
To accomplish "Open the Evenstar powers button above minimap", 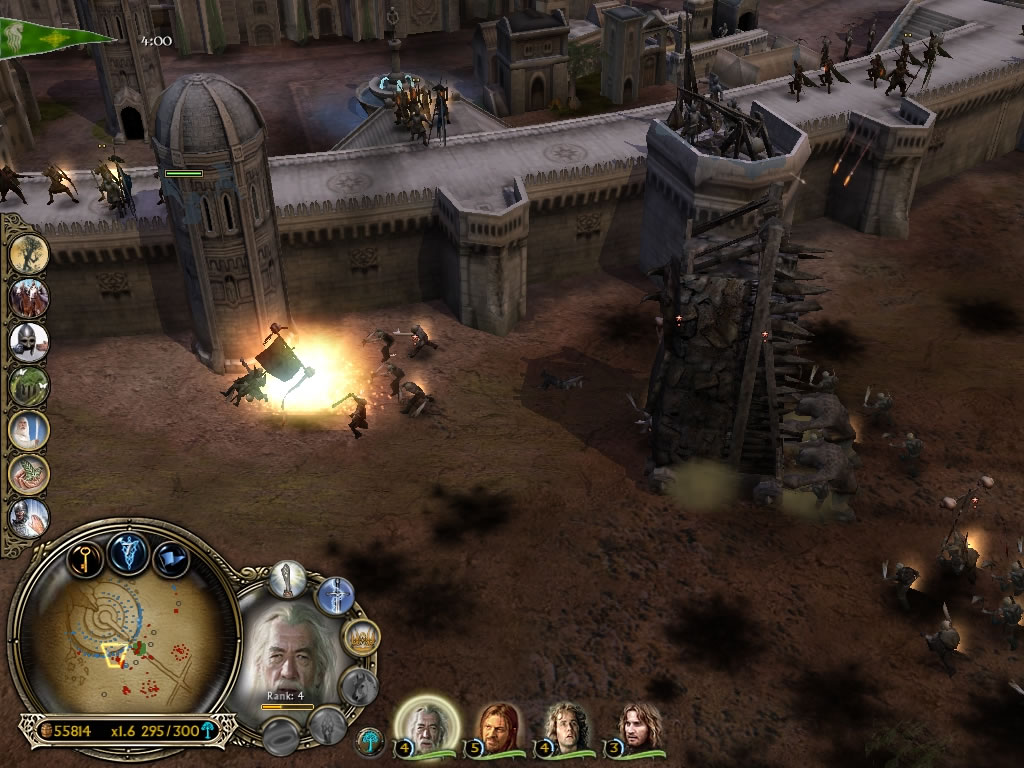I will 129,551.
